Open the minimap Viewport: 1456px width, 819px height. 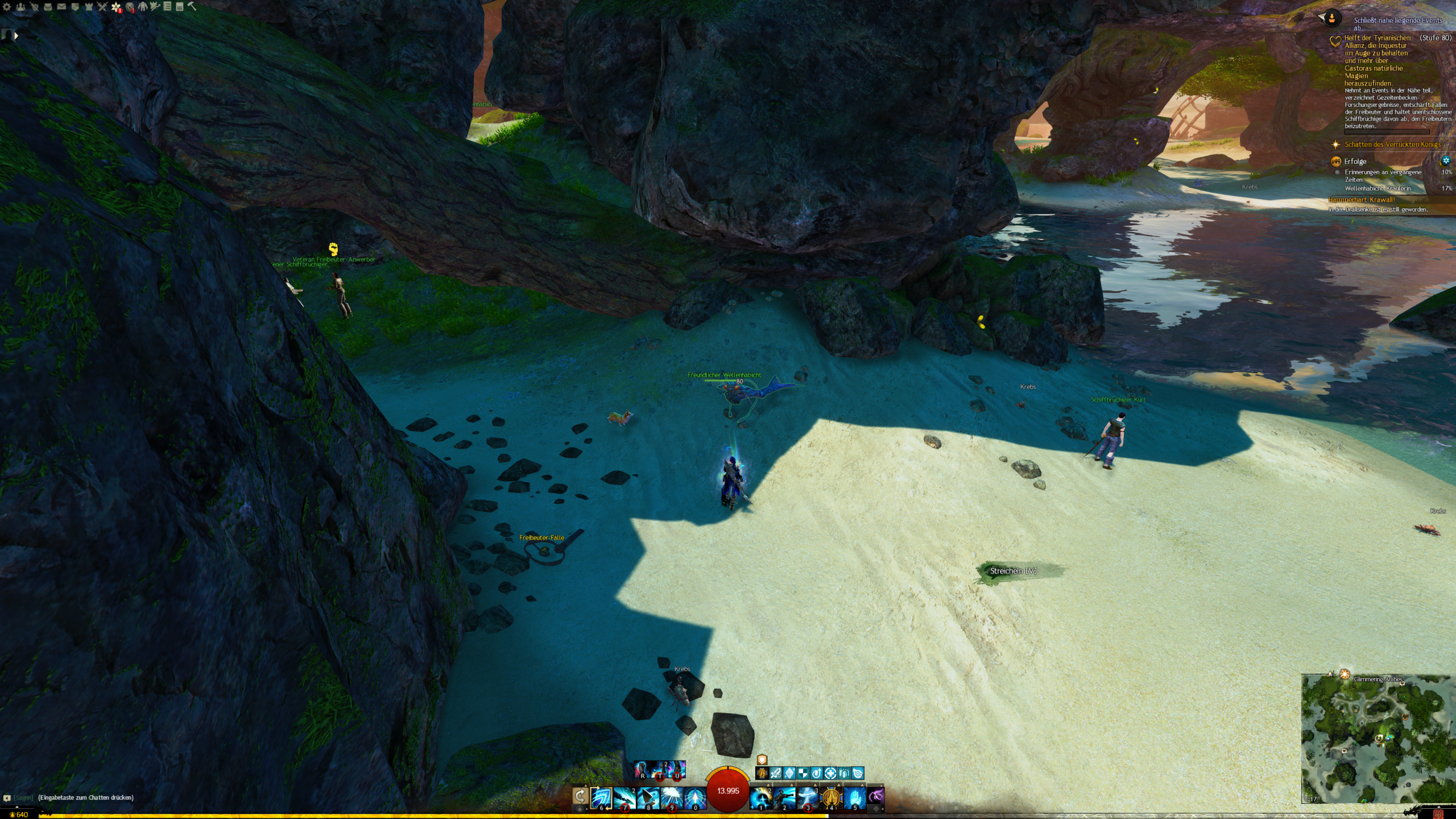pyautogui.click(x=1378, y=738)
